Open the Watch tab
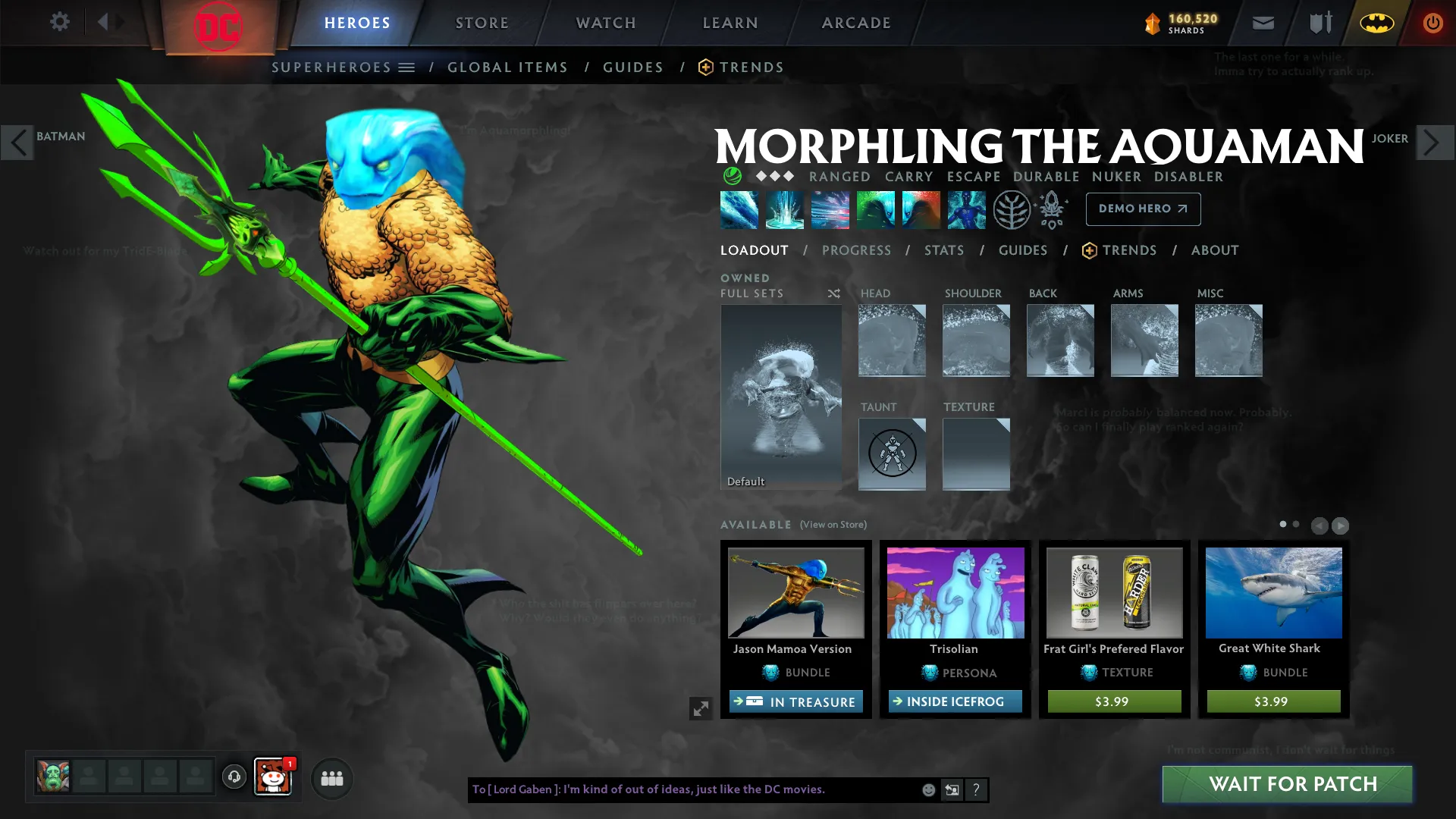The image size is (1456, 819). point(606,23)
